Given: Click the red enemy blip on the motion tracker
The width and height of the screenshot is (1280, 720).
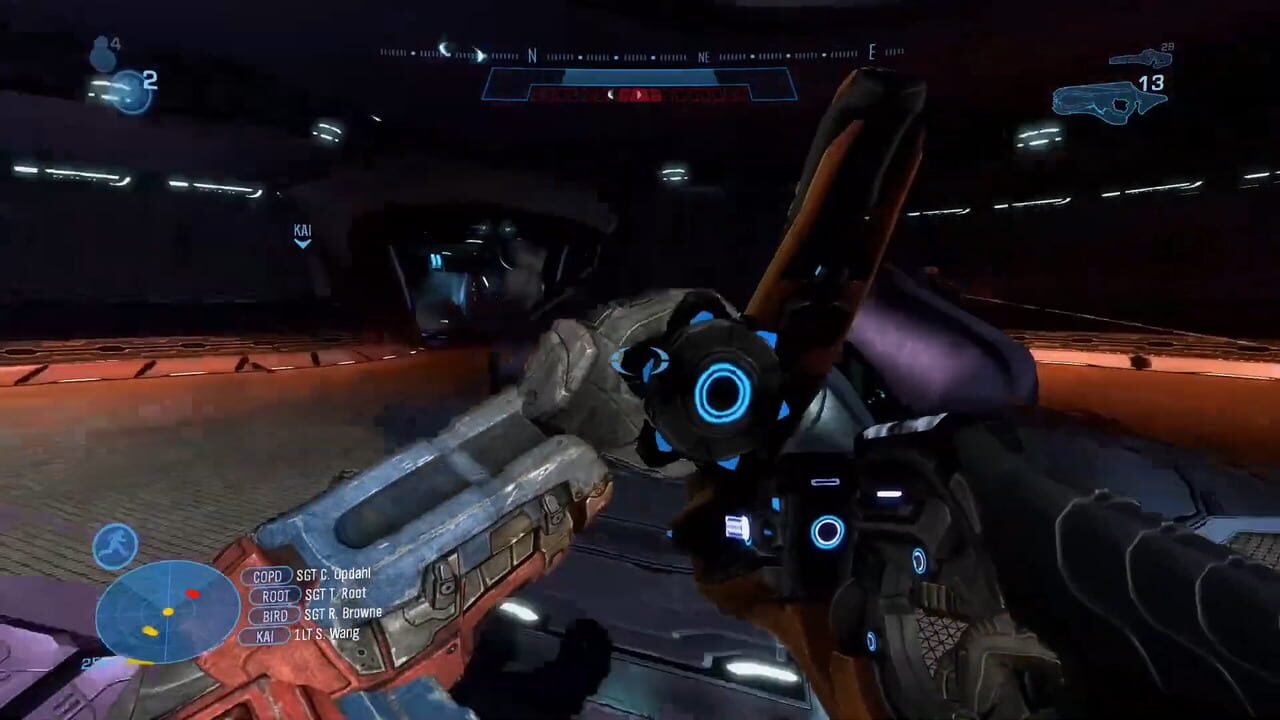Looking at the screenshot, I should click(x=192, y=594).
